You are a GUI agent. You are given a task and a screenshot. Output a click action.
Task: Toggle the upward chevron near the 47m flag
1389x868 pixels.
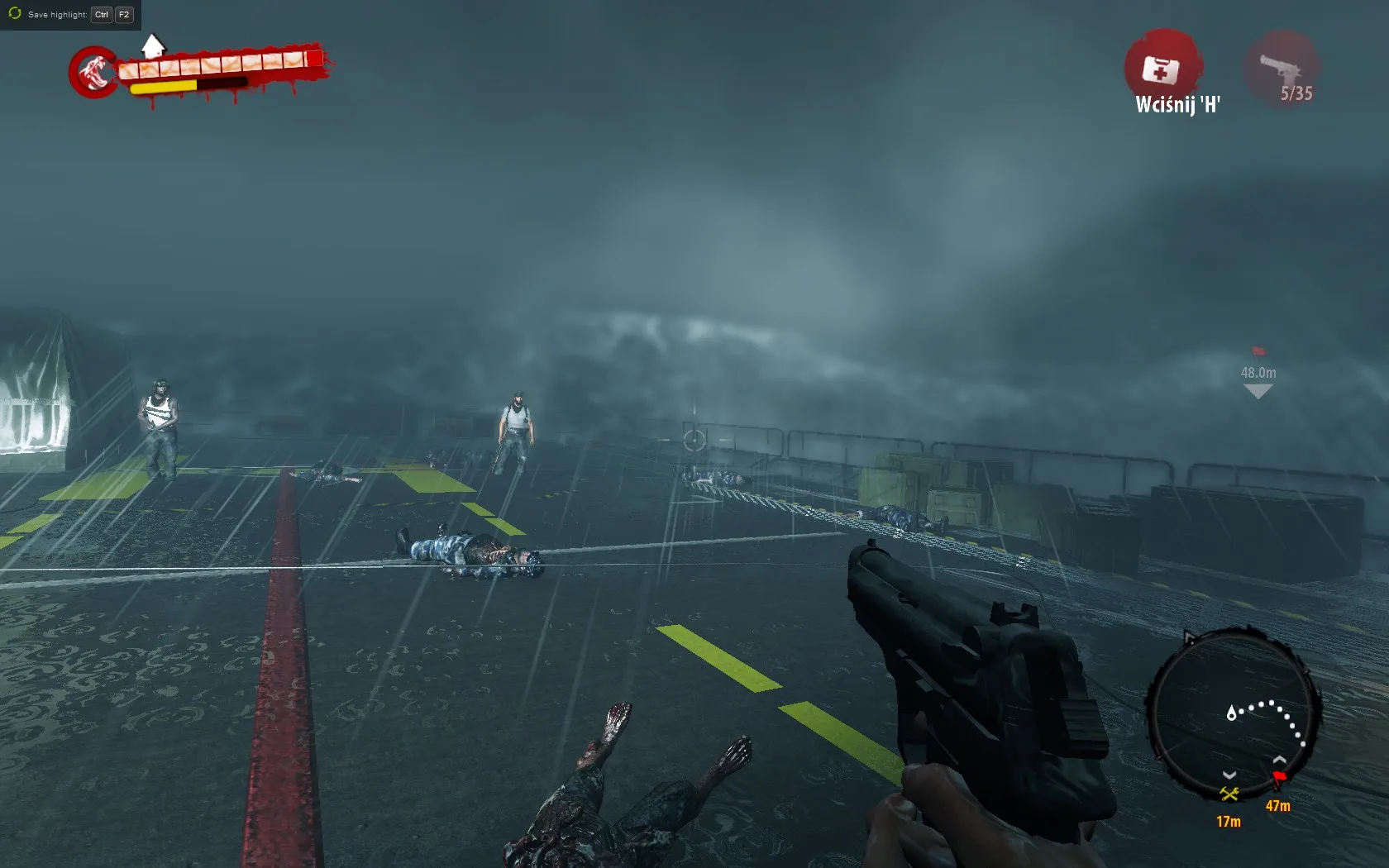click(x=1279, y=760)
